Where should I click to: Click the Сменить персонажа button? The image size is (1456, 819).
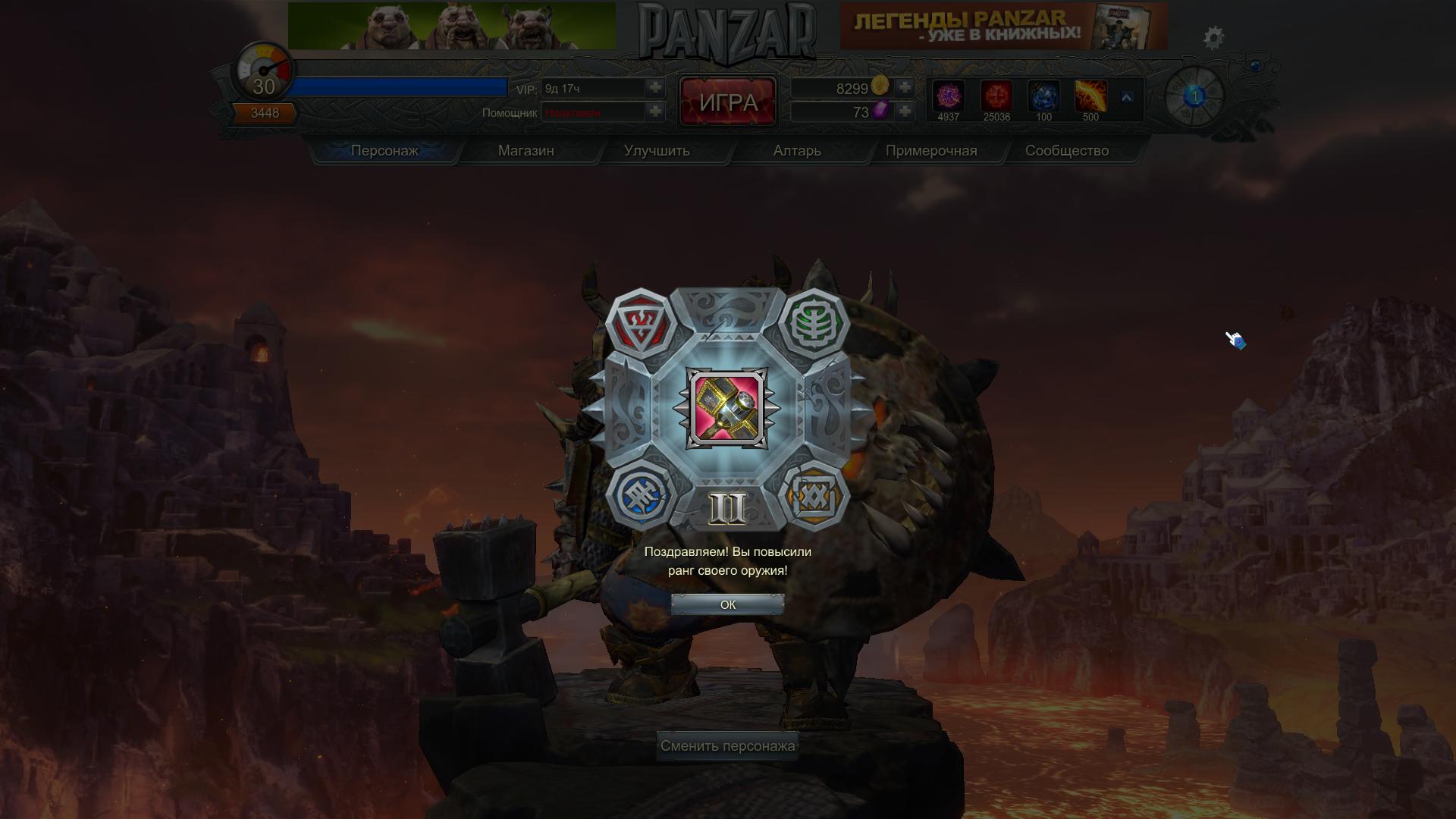point(727,746)
